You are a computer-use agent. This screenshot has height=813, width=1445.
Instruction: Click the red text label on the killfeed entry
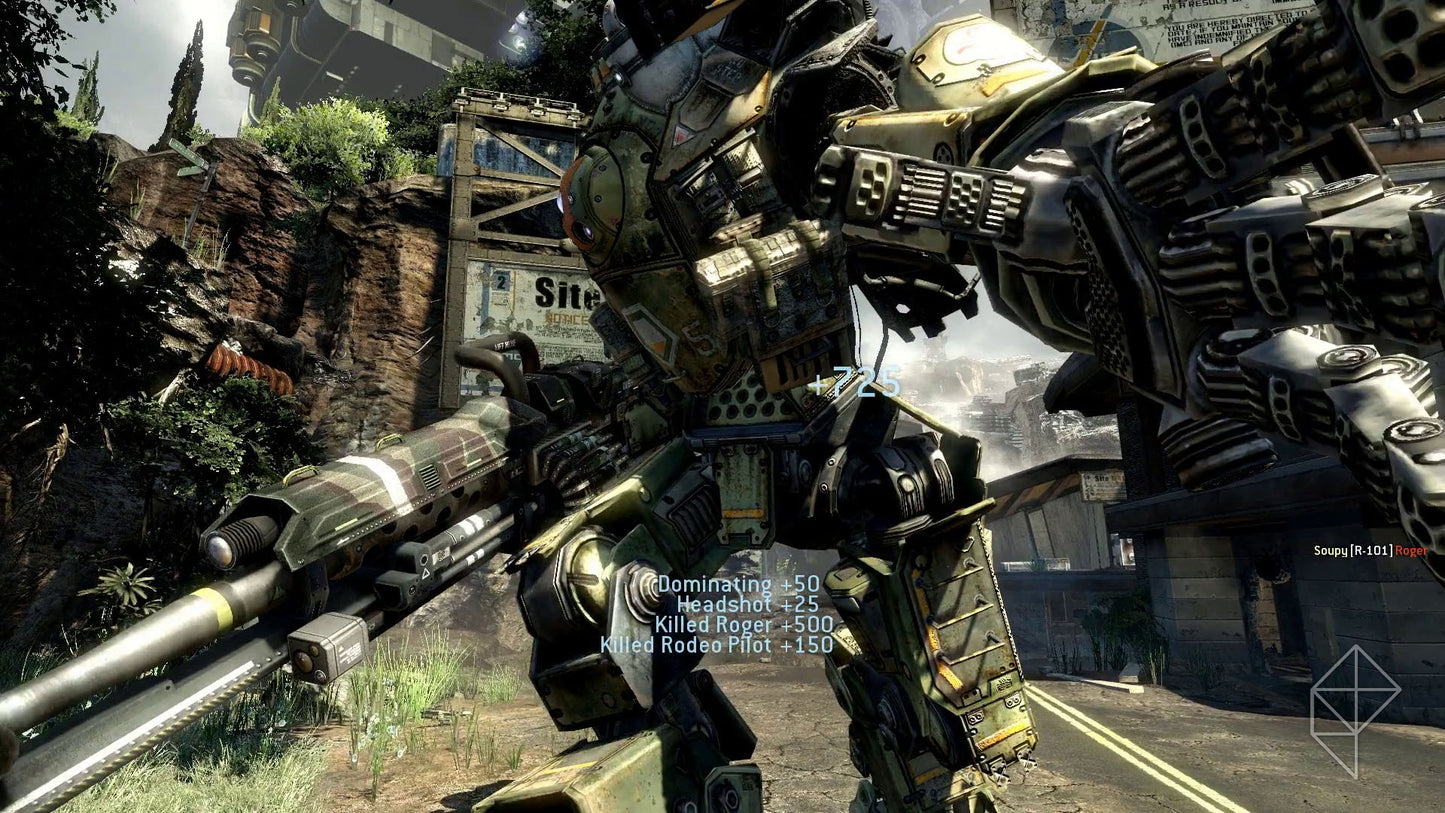click(x=1411, y=551)
